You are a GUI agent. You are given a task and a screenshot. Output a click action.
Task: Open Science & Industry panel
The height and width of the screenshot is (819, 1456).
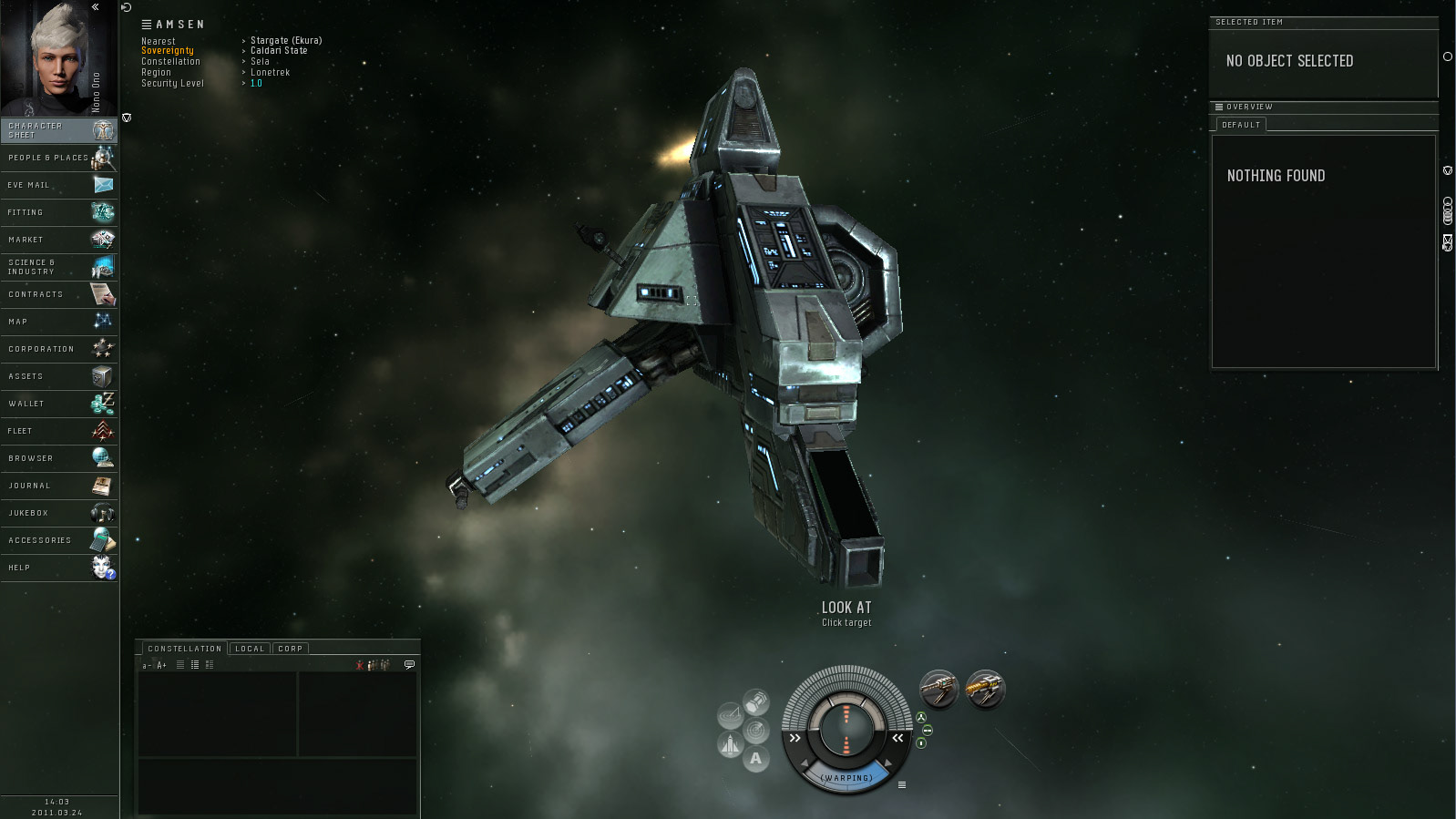[x=59, y=267]
